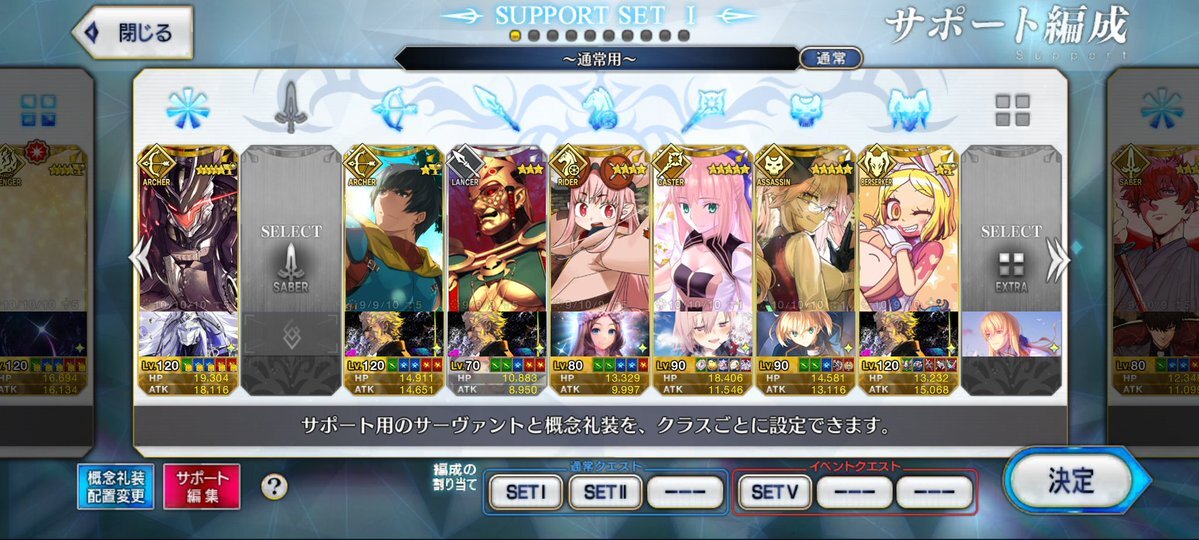Assign normal quest SET II

pyautogui.click(x=604, y=492)
